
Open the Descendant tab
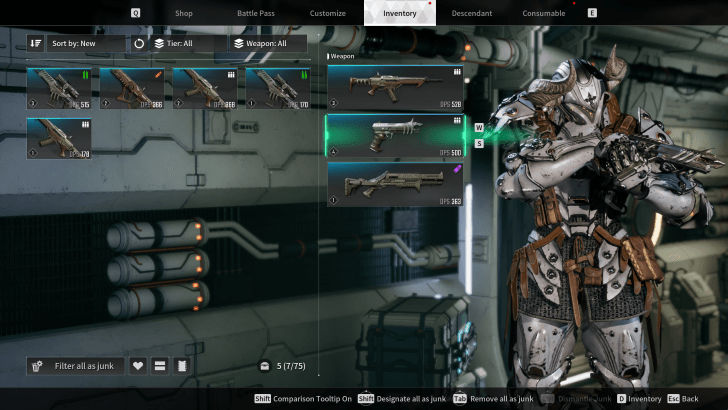tap(471, 13)
